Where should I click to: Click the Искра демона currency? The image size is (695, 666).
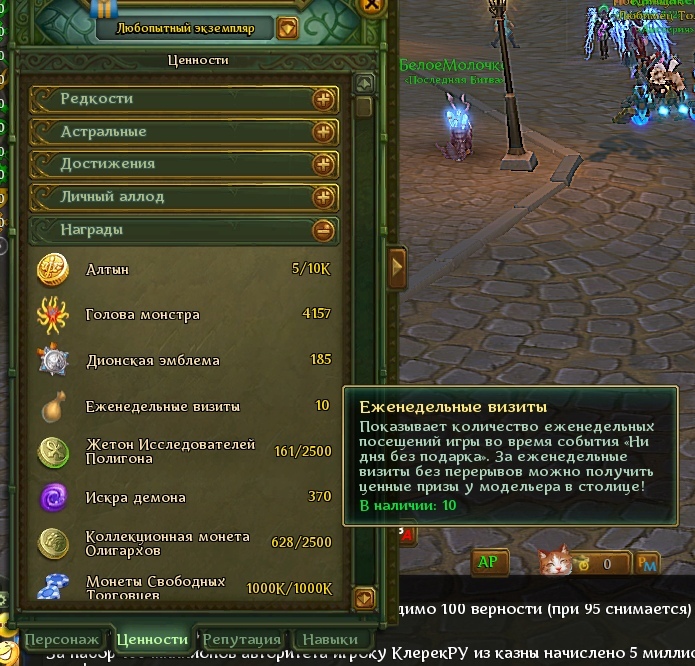pyautogui.click(x=185, y=497)
